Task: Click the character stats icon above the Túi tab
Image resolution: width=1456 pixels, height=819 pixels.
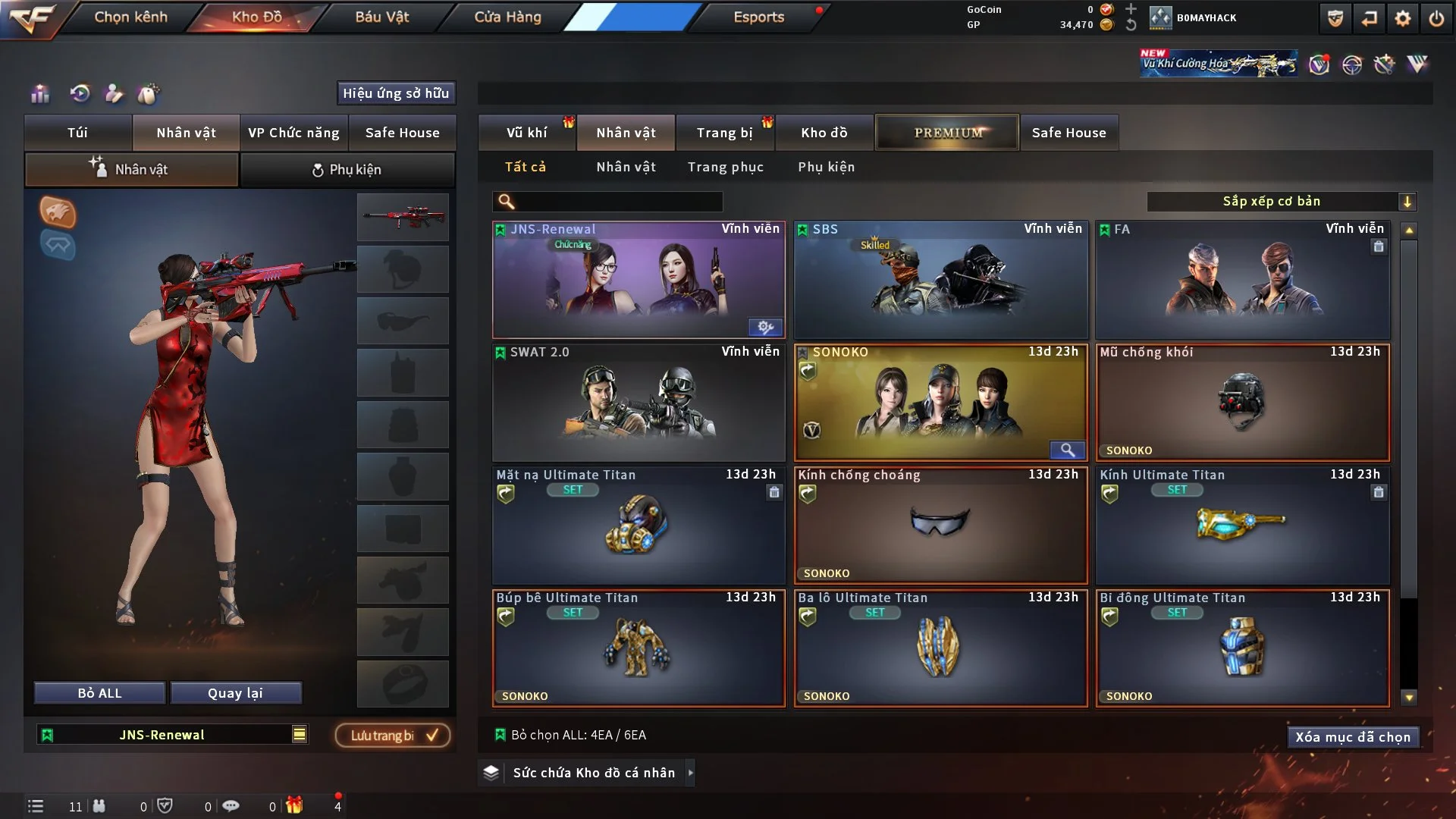Action: click(39, 95)
